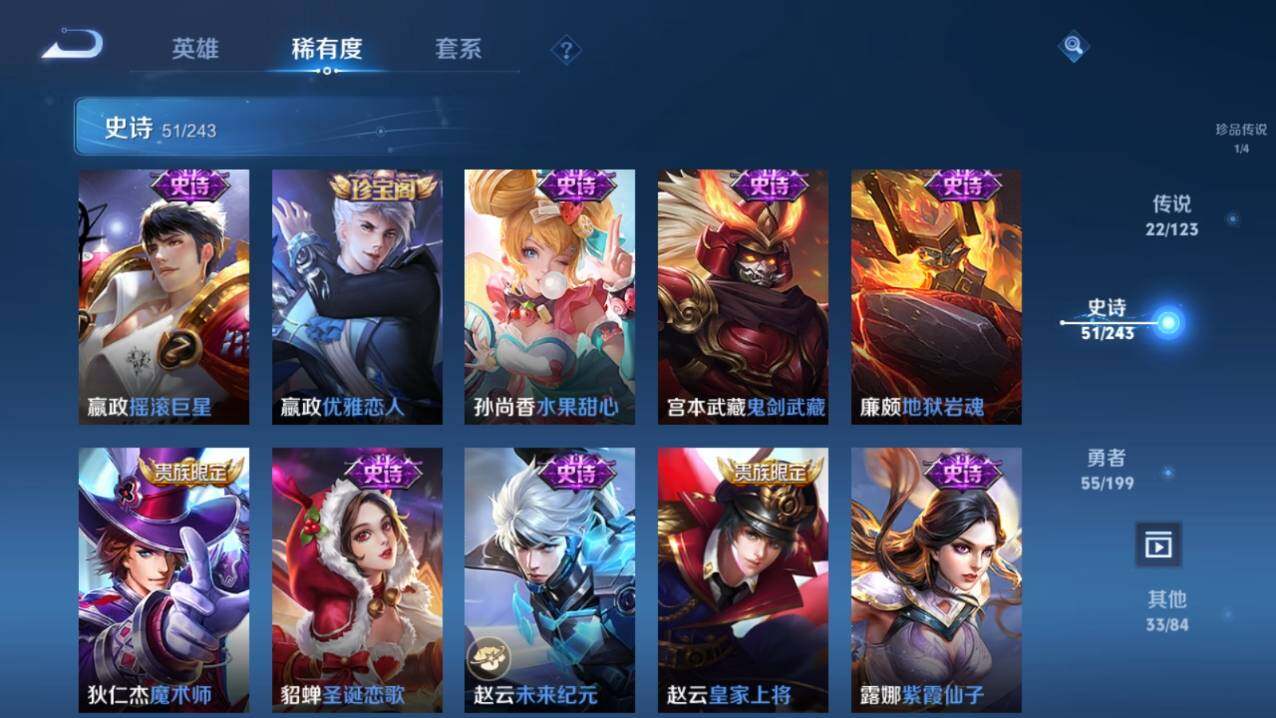Select the 嬴政 摇滚巨星 skin card
The image size is (1276, 718).
click(x=164, y=296)
